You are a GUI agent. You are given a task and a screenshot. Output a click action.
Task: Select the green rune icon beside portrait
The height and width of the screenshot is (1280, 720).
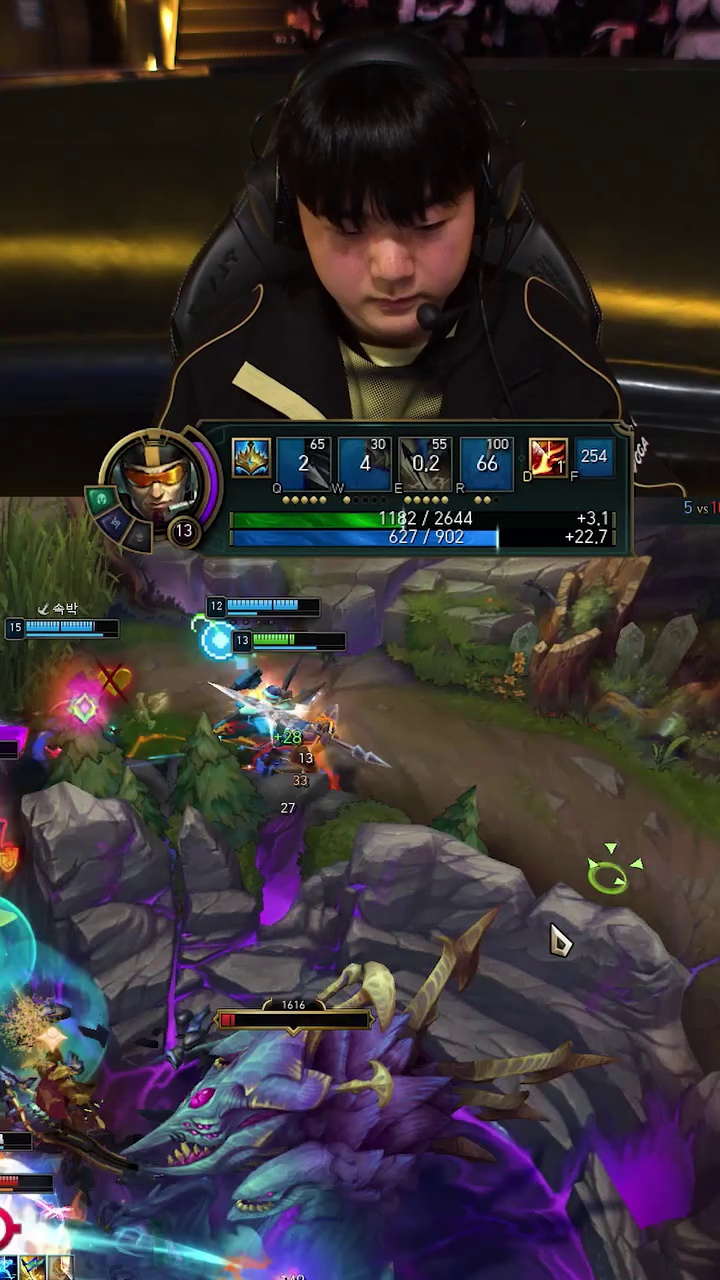tap(100, 497)
